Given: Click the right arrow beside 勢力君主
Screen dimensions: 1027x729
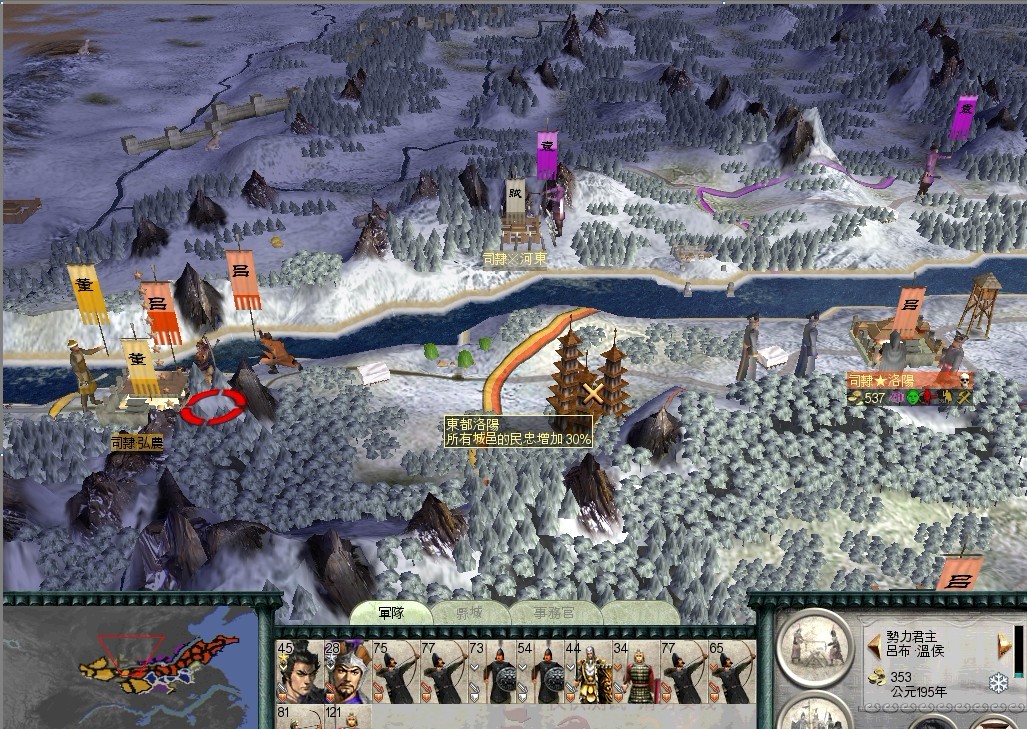Looking at the screenshot, I should 1004,645.
